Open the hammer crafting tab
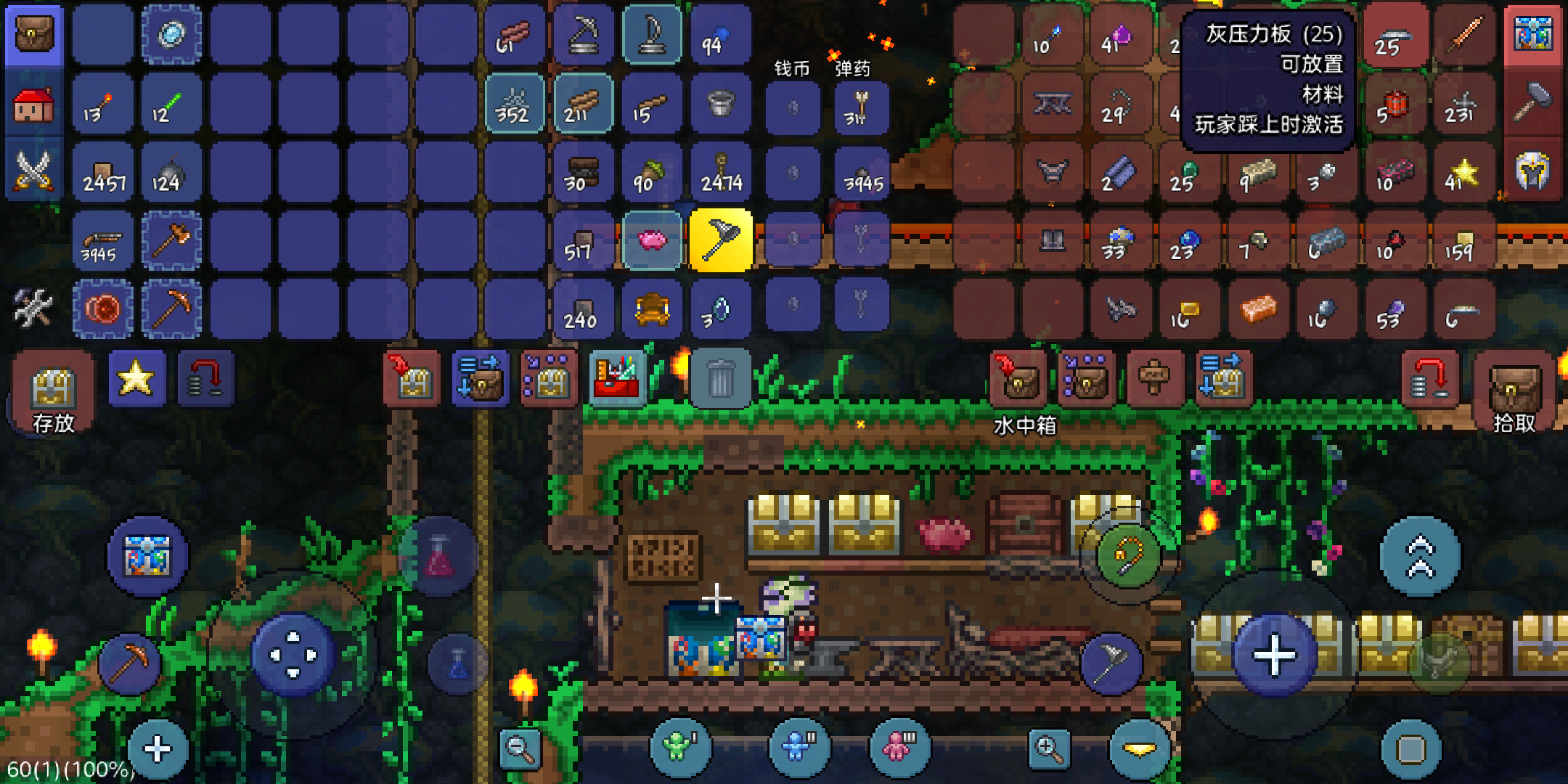 pos(1533,103)
